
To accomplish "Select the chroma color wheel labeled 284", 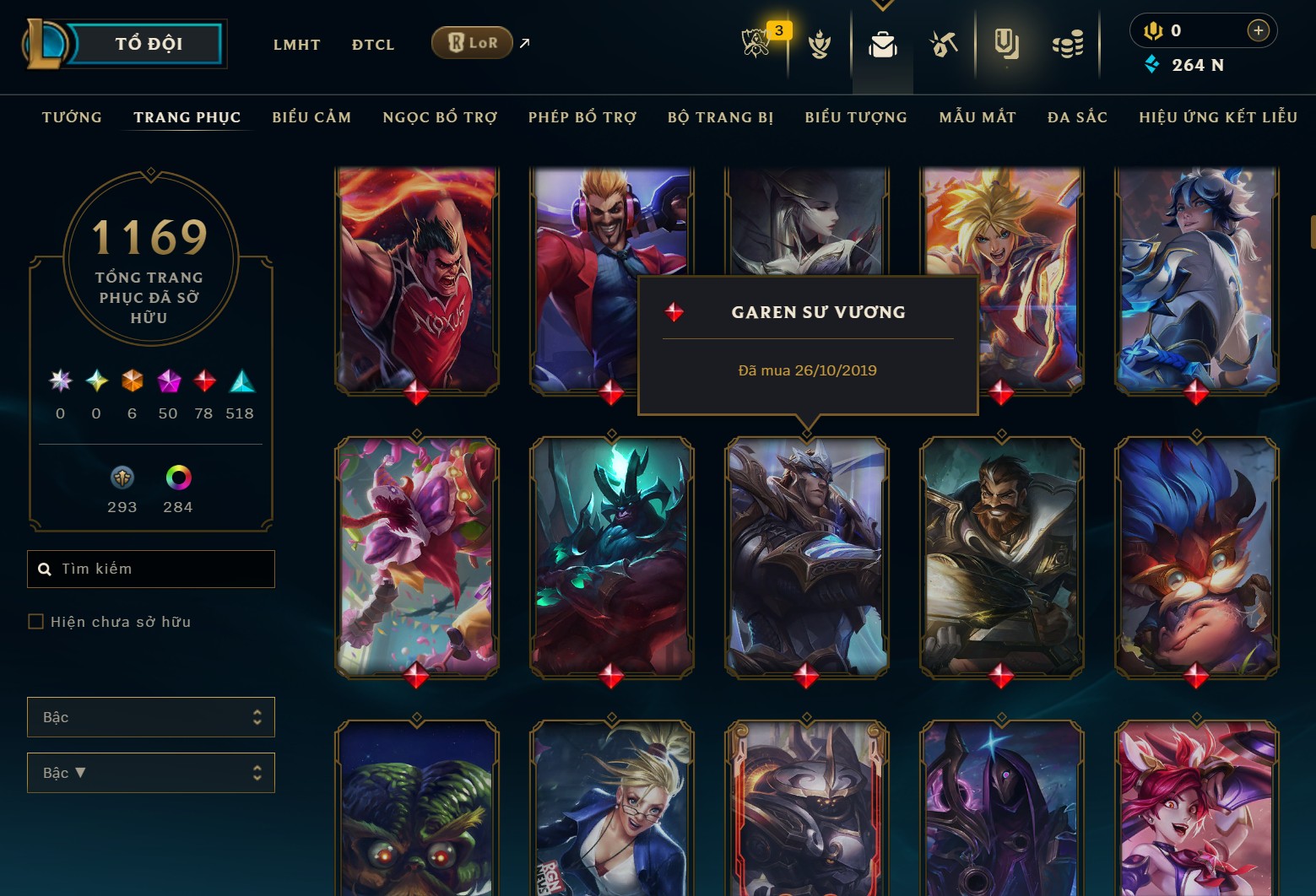I will (177, 477).
